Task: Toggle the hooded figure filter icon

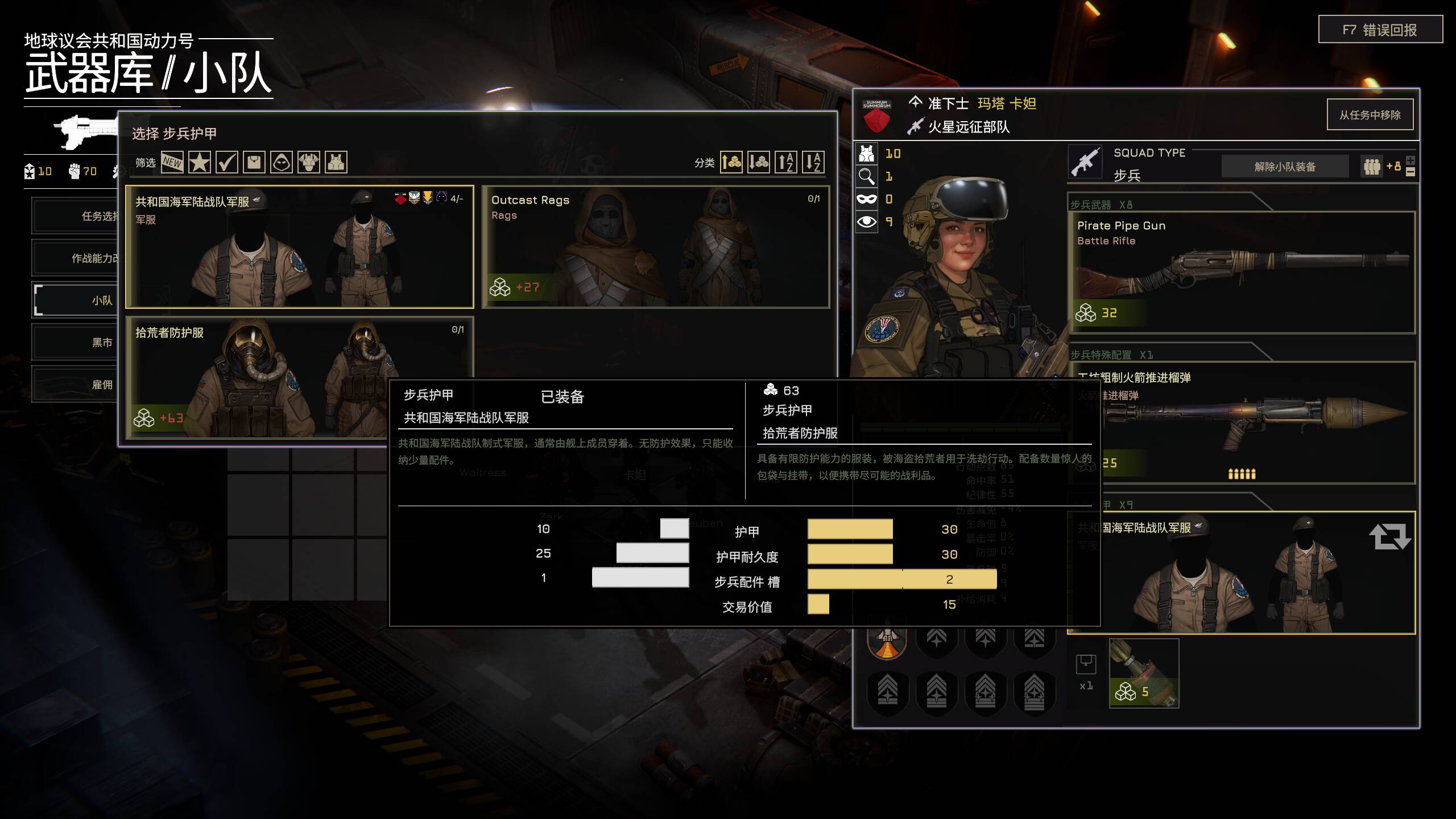Action: [282, 163]
